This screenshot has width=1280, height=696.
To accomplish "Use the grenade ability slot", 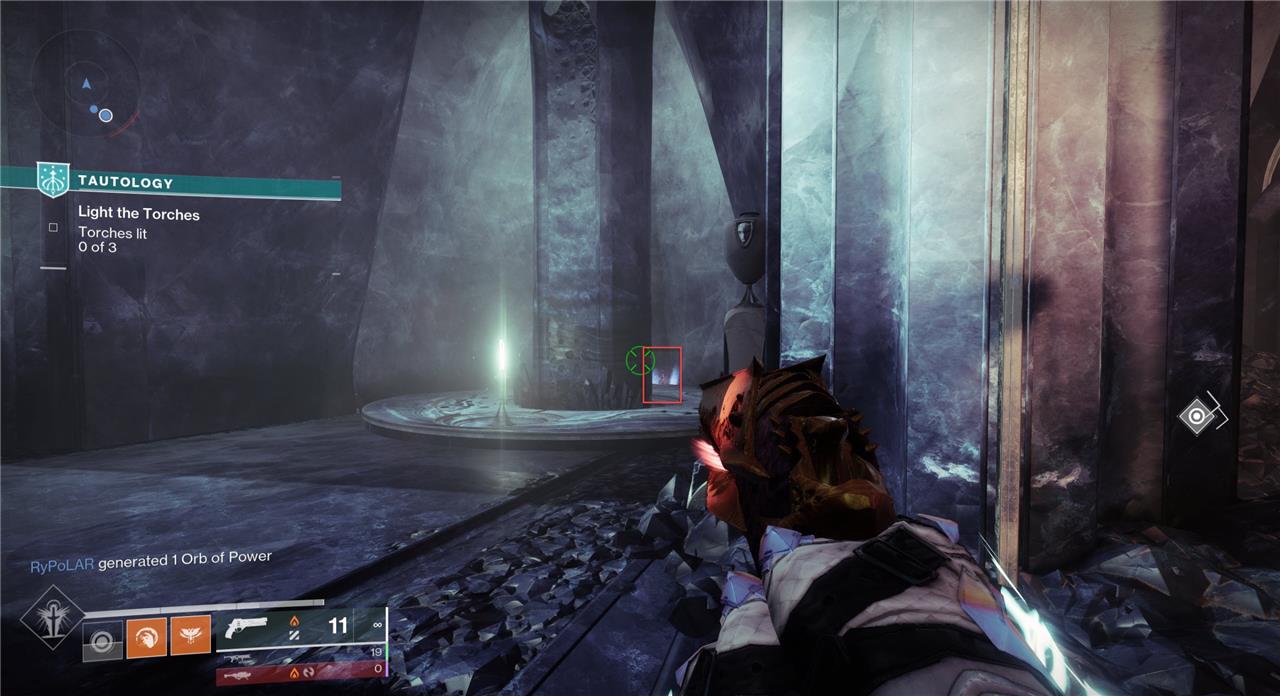I will pos(102,640).
